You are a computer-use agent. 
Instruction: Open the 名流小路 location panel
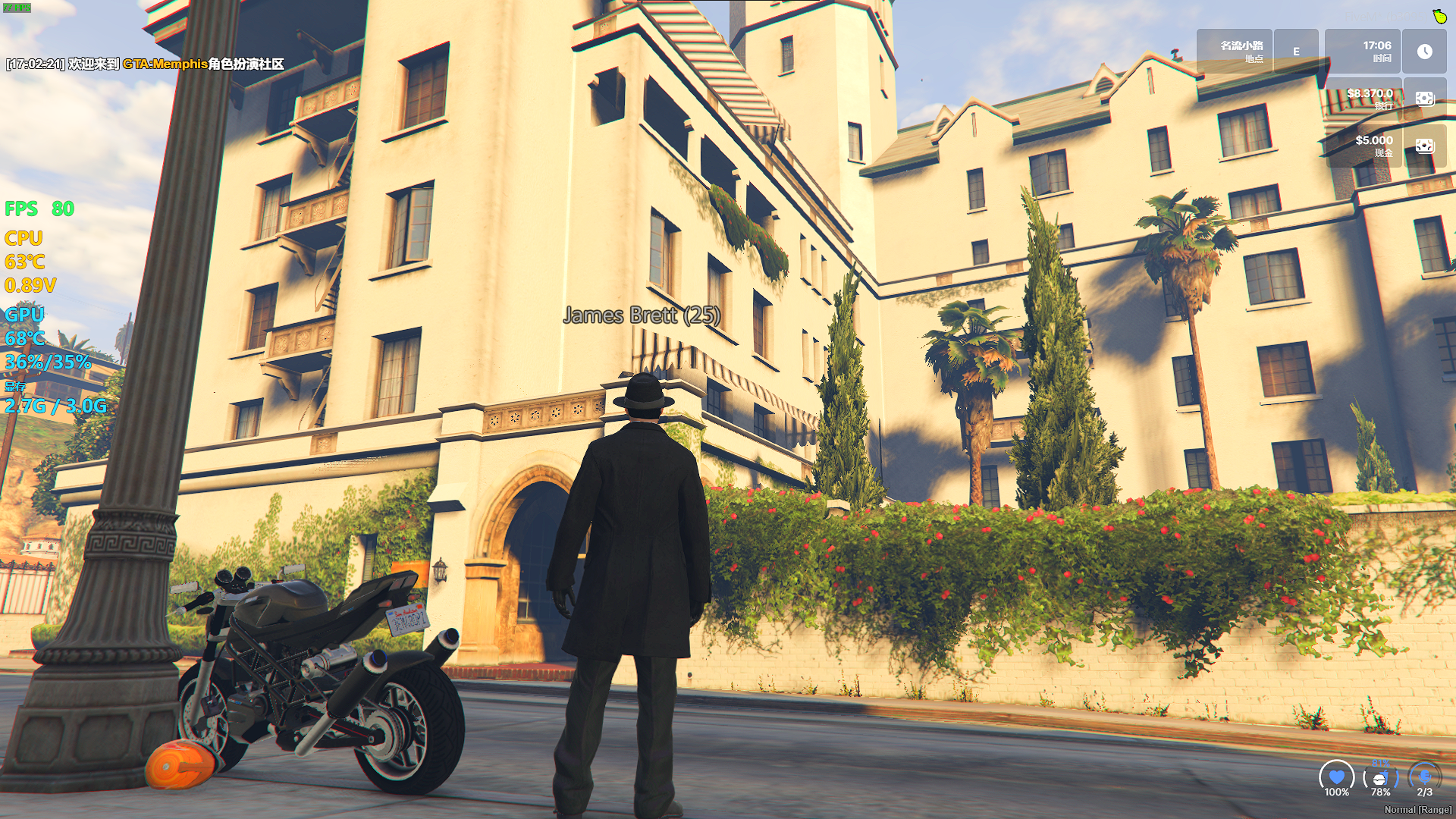point(1235,52)
